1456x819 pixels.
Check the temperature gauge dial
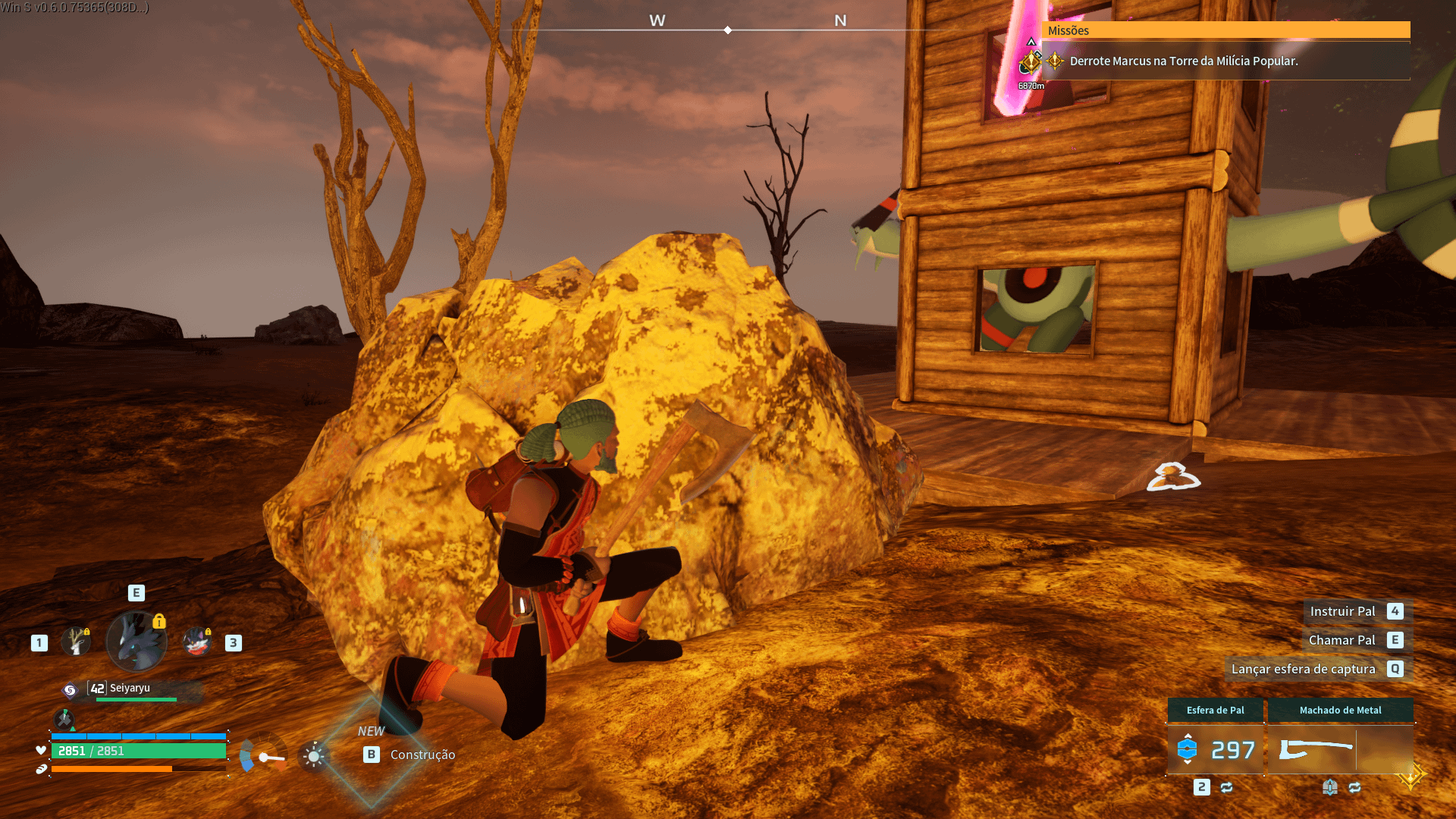click(263, 756)
